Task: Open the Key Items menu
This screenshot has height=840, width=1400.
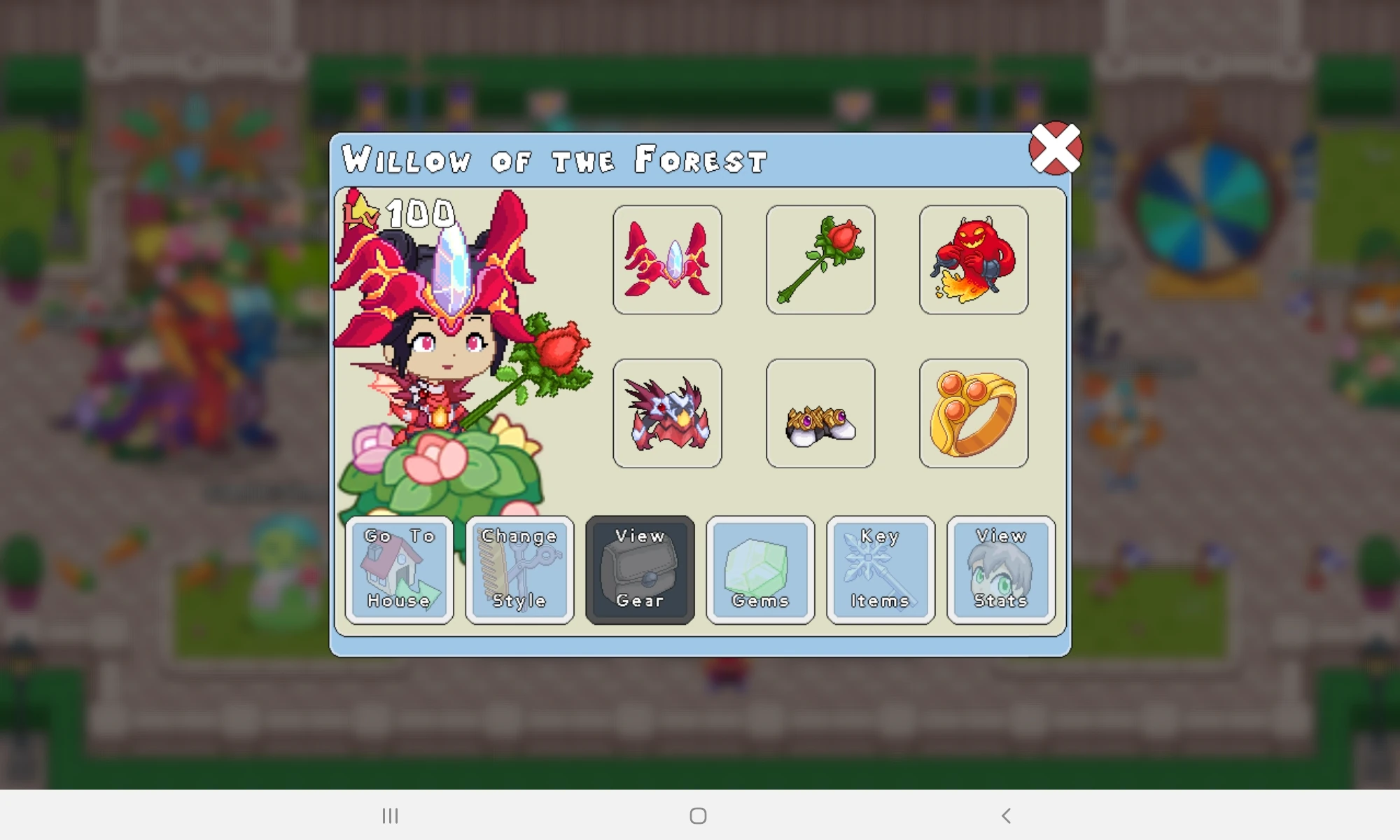Action: tap(880, 569)
